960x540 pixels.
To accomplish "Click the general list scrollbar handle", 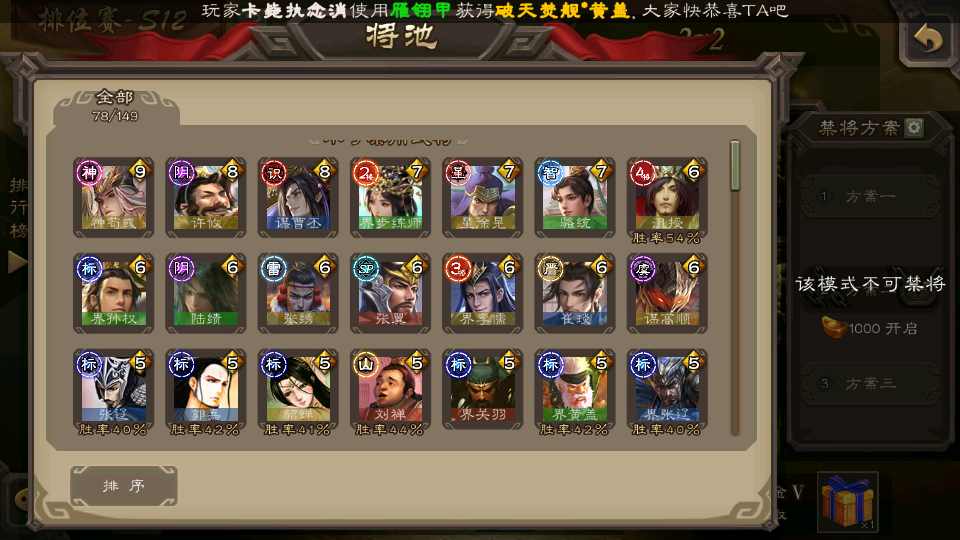I will 736,166.
